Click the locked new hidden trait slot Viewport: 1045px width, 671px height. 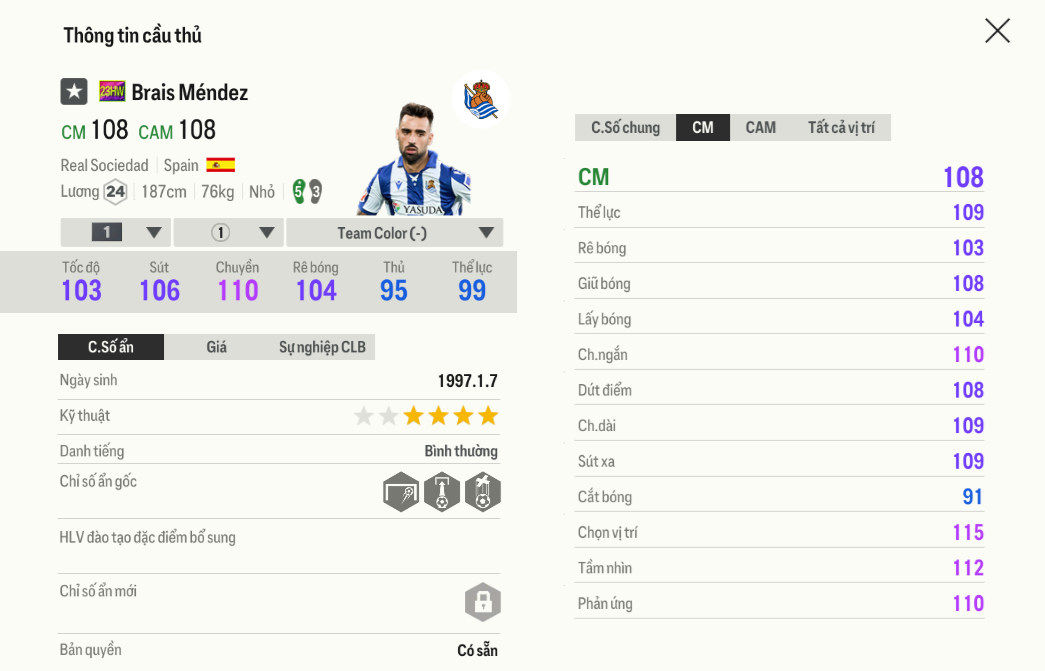482,602
